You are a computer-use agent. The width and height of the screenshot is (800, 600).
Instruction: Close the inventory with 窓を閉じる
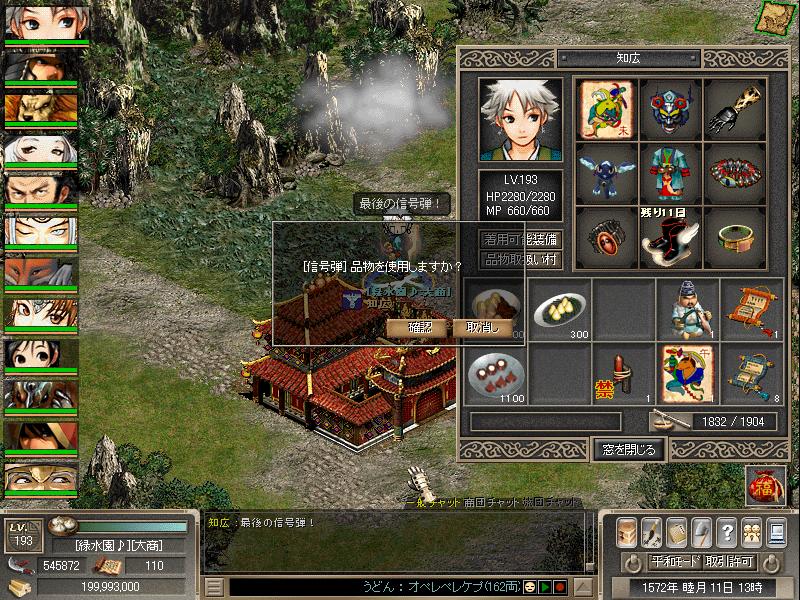point(627,449)
